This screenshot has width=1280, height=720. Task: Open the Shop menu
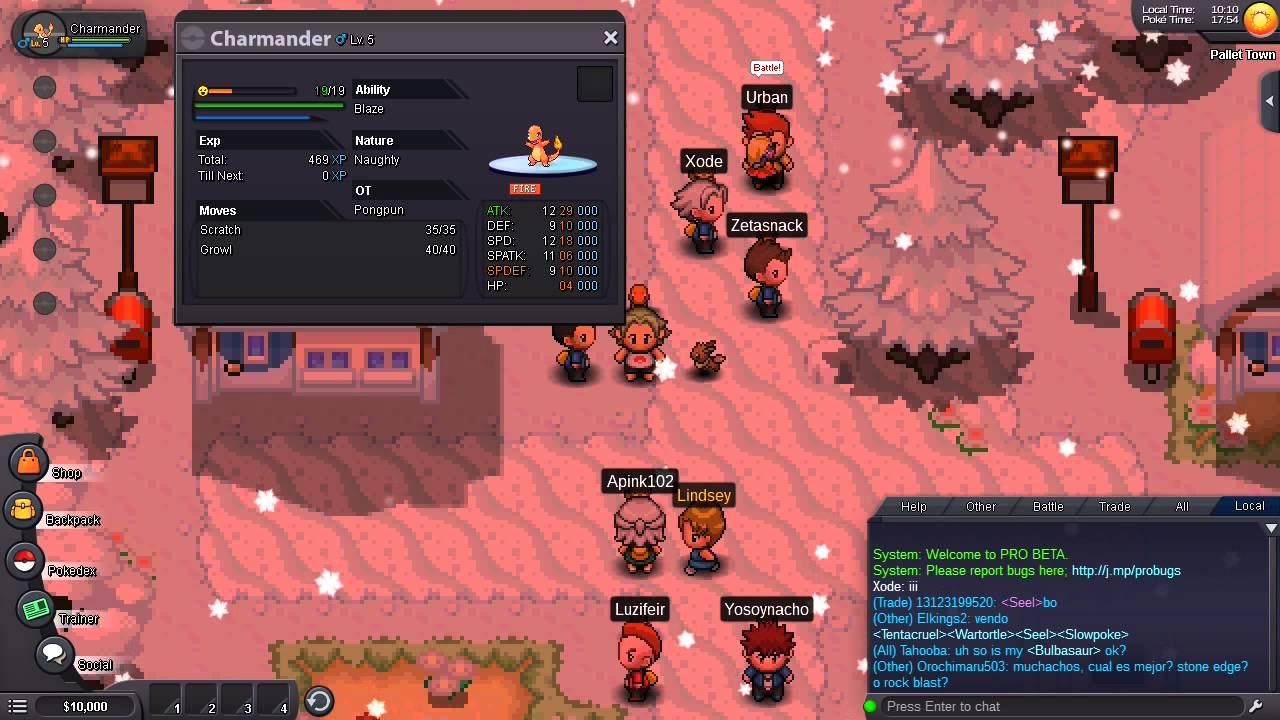coord(29,462)
